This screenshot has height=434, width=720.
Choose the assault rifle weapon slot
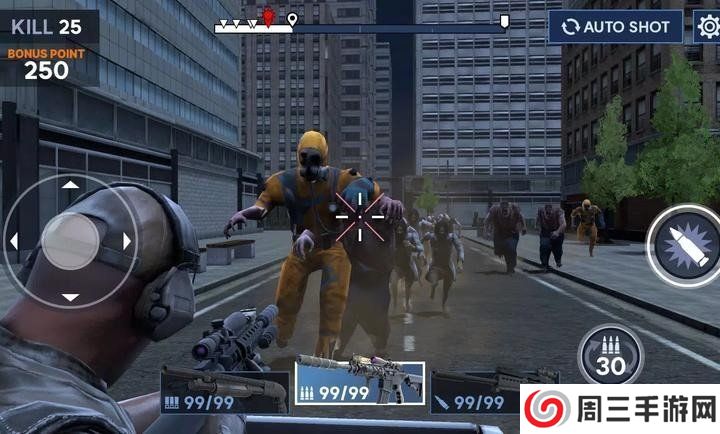[x=360, y=382]
